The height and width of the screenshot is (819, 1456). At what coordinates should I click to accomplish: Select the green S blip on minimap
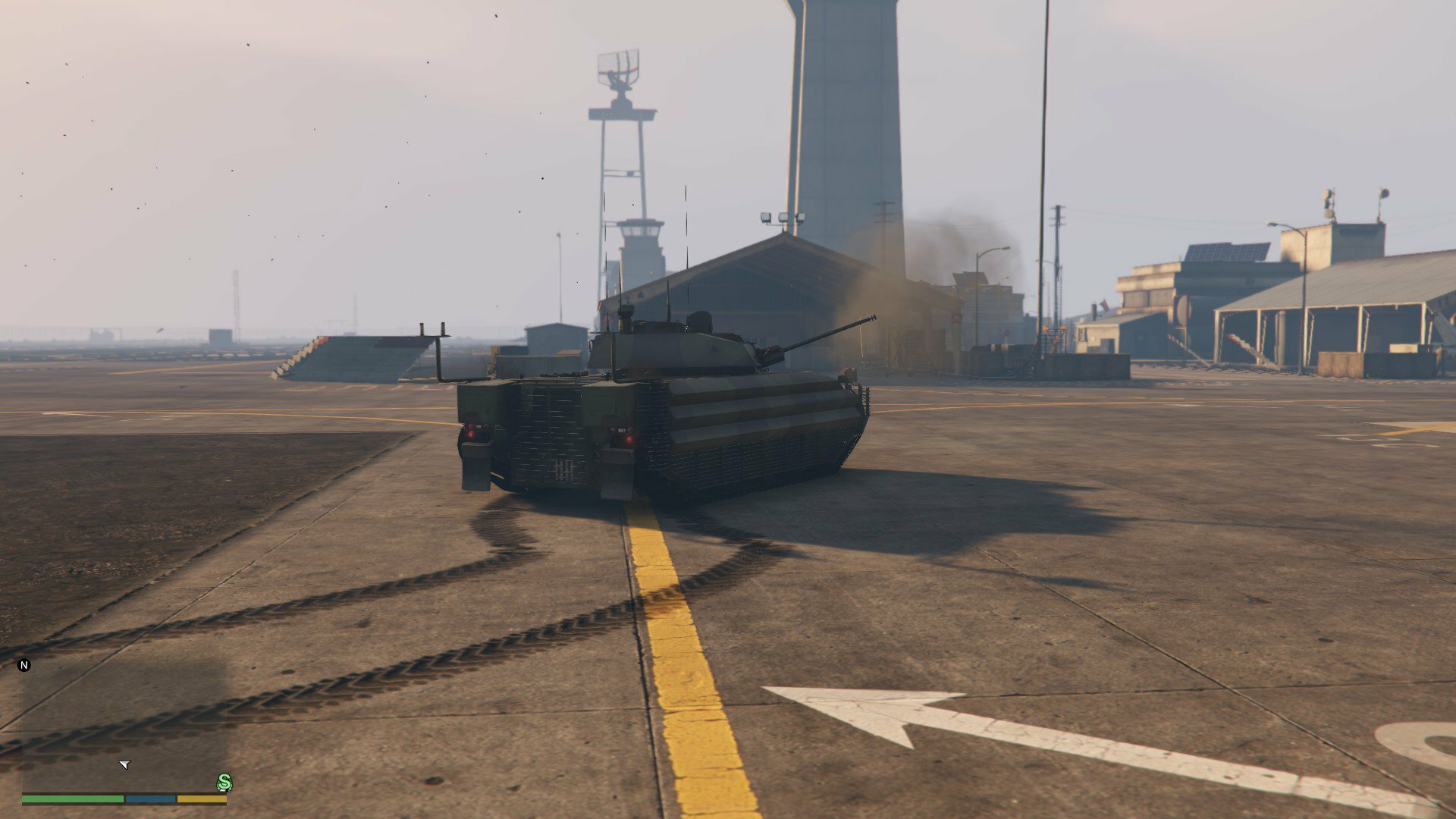click(x=224, y=783)
